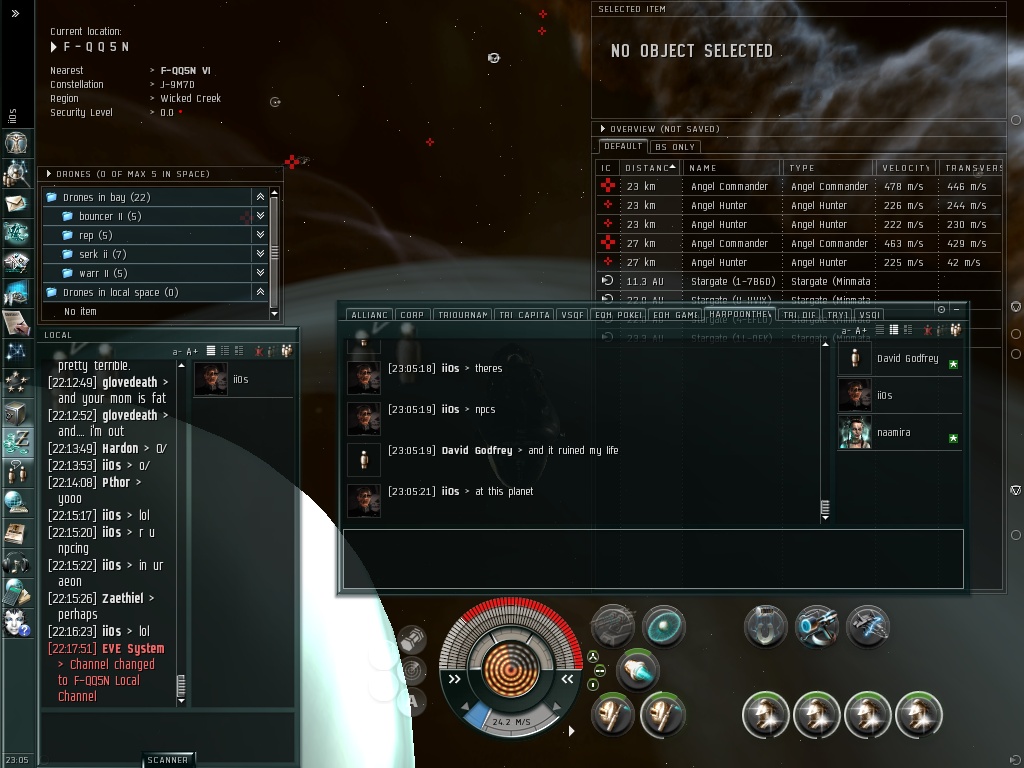
Task: Sort the overview by Distance column
Action: click(648, 168)
